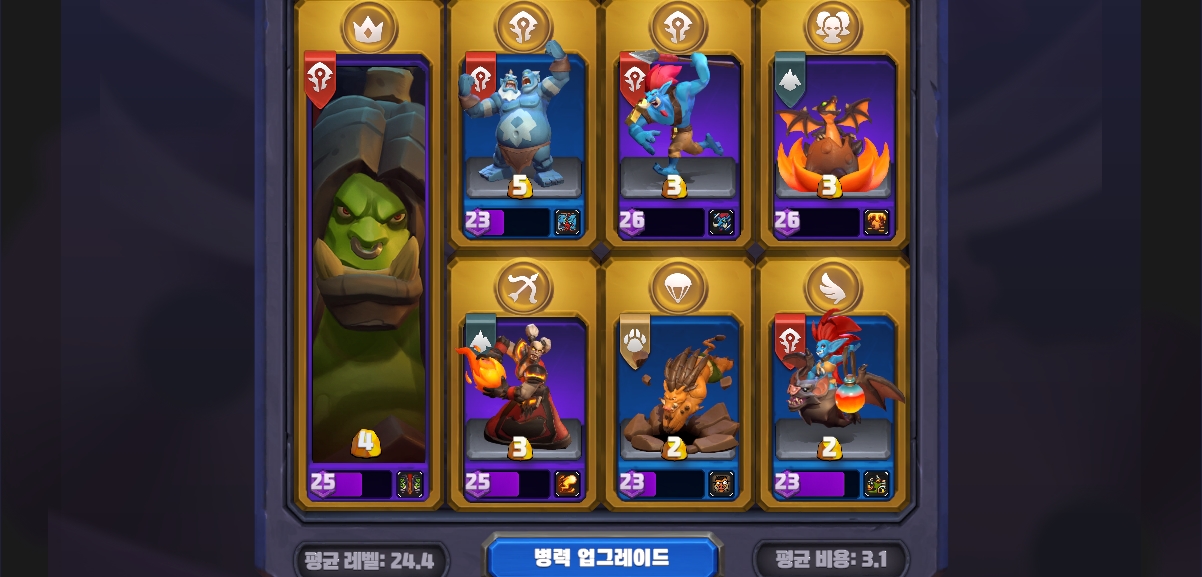The image size is (1202, 577).
Task: Choose the blue ogre unit card
Action: (x=523, y=130)
